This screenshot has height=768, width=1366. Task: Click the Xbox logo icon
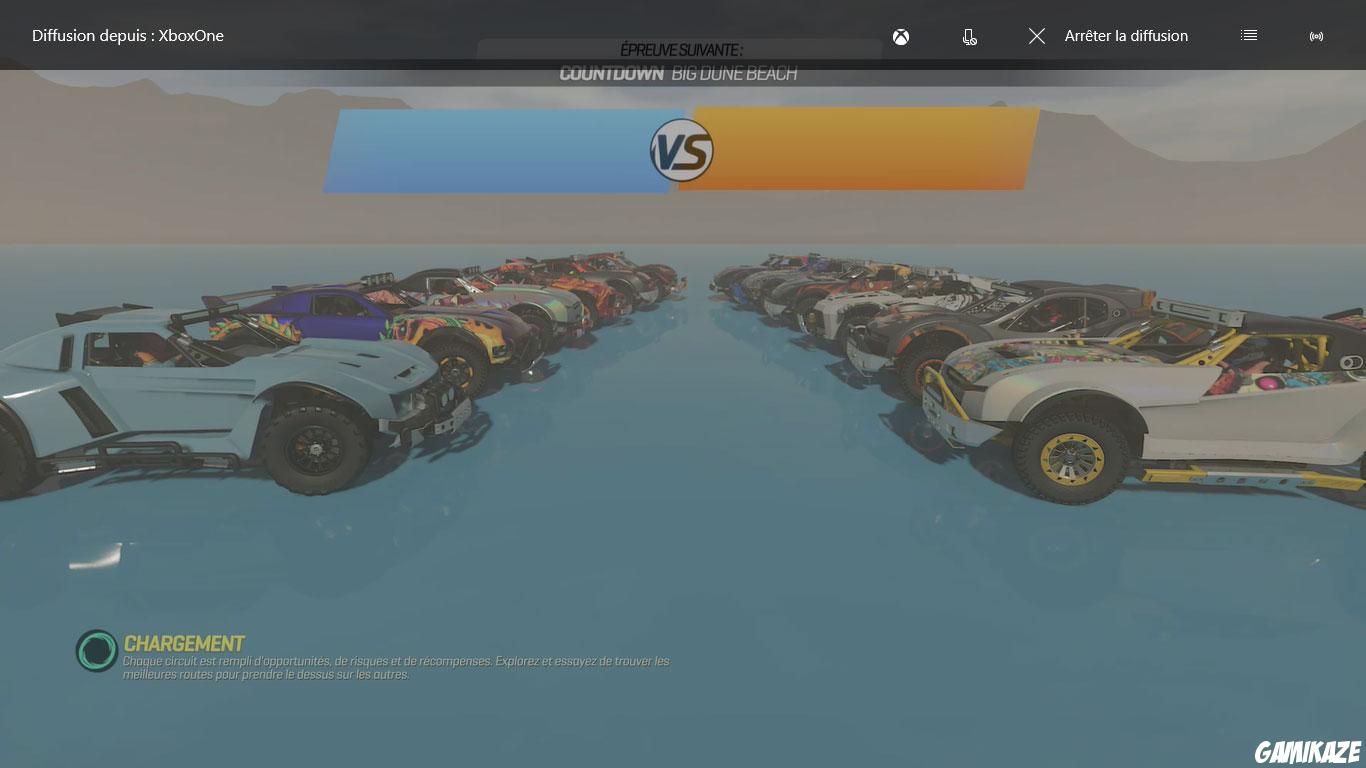click(x=901, y=36)
